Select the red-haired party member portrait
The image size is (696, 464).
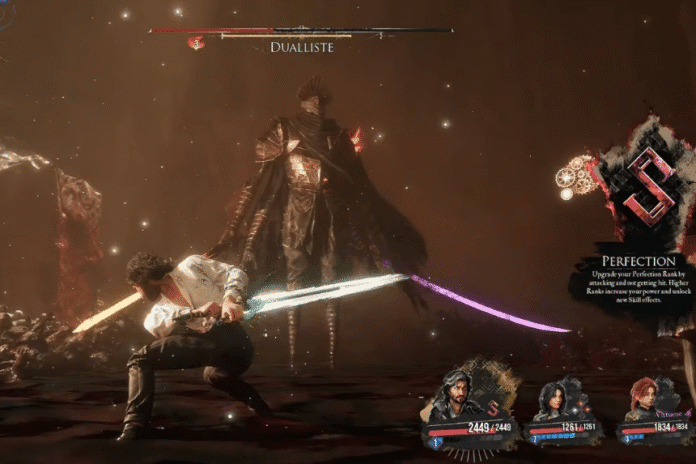point(640,402)
